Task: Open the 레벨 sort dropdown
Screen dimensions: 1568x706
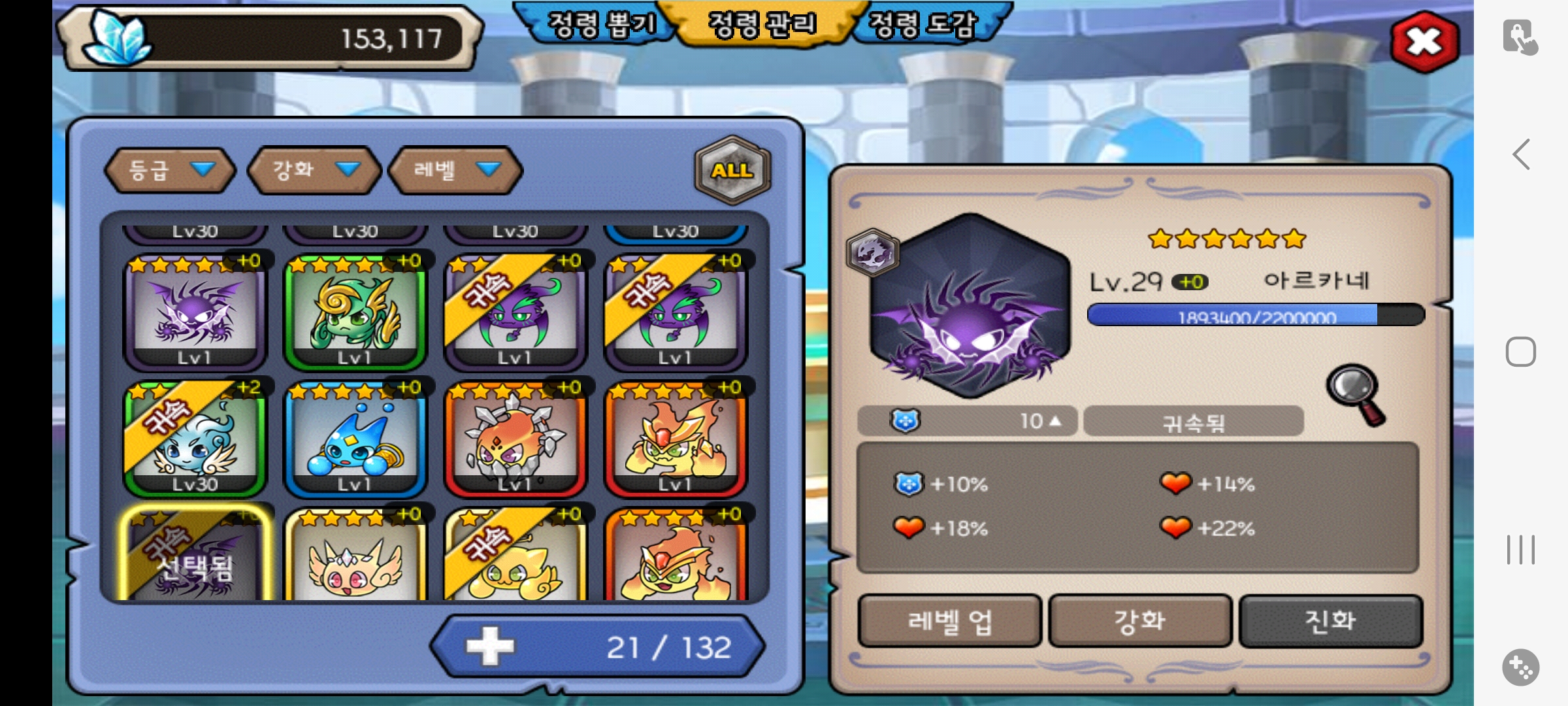Action: pyautogui.click(x=455, y=170)
